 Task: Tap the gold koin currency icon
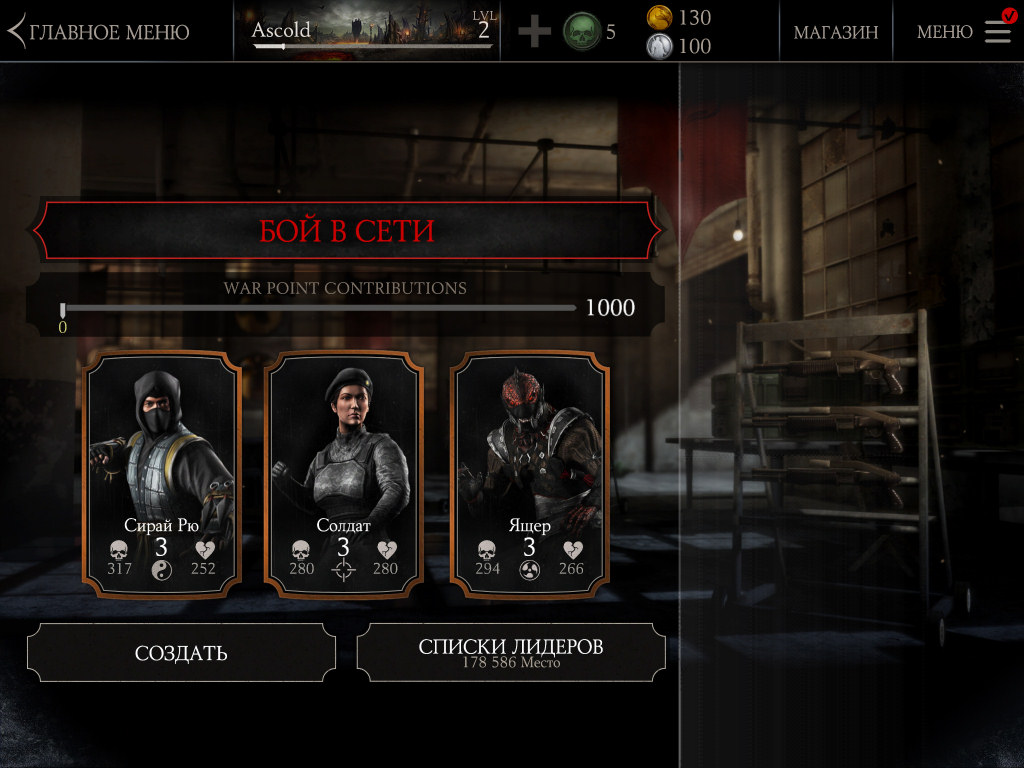pos(659,17)
